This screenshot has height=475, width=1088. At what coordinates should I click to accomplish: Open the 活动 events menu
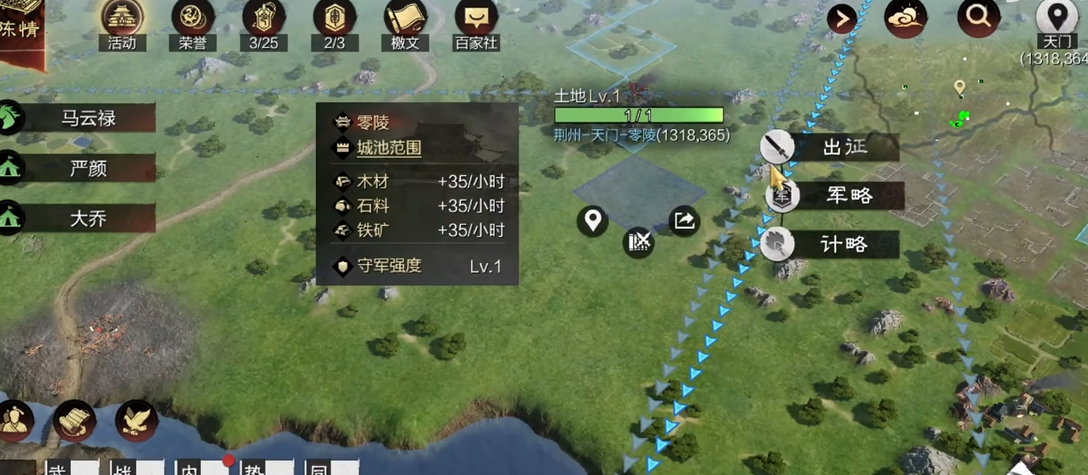[x=122, y=20]
